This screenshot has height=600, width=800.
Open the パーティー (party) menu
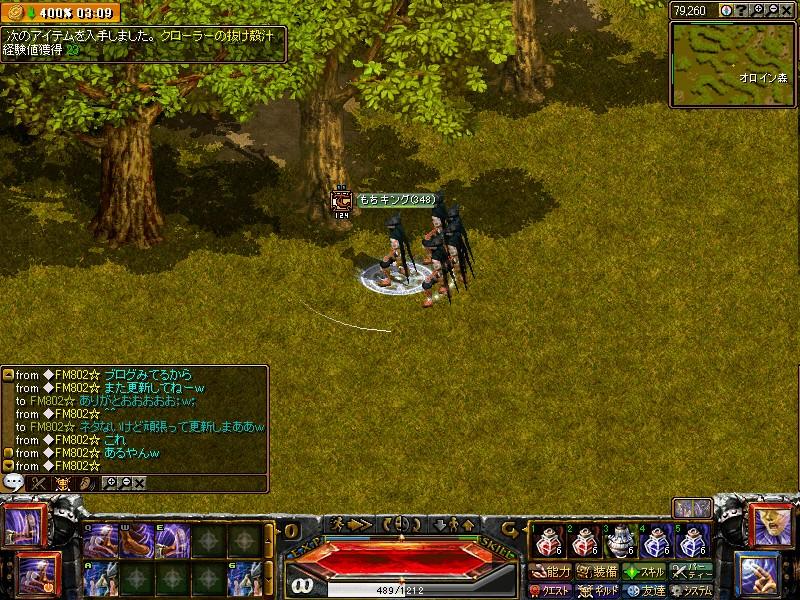coord(692,573)
